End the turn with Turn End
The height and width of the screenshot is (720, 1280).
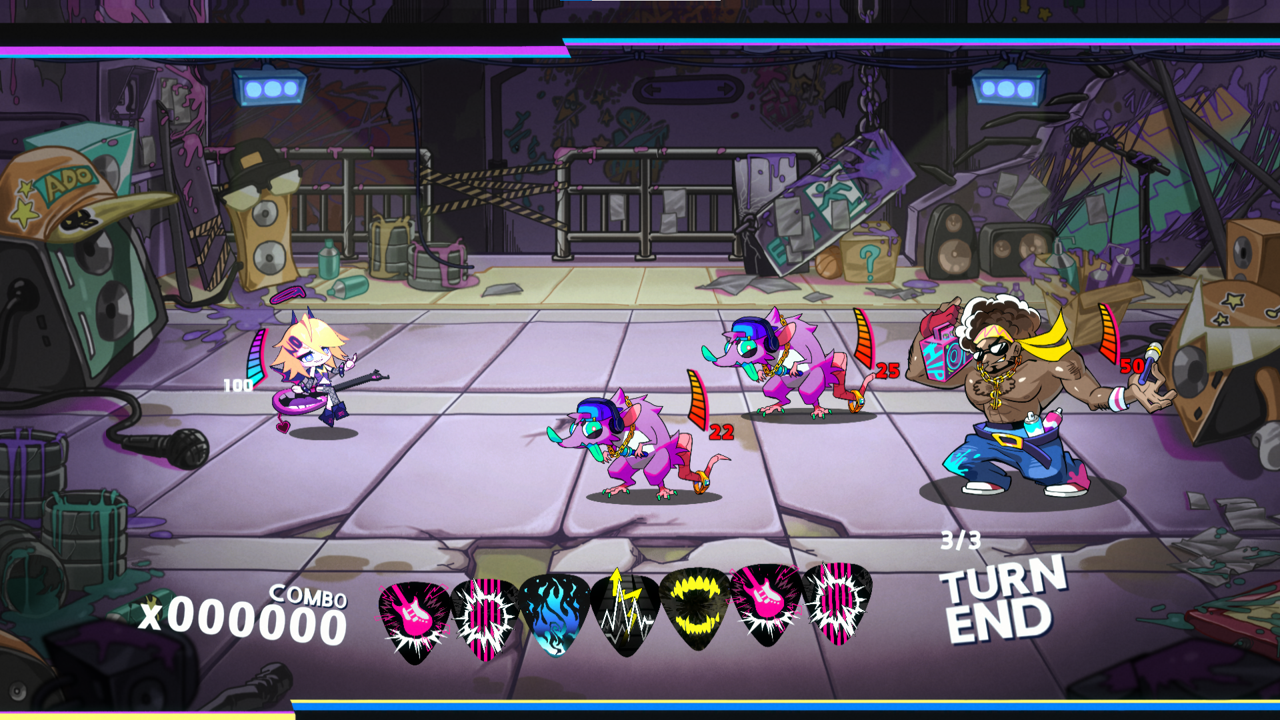1000,602
